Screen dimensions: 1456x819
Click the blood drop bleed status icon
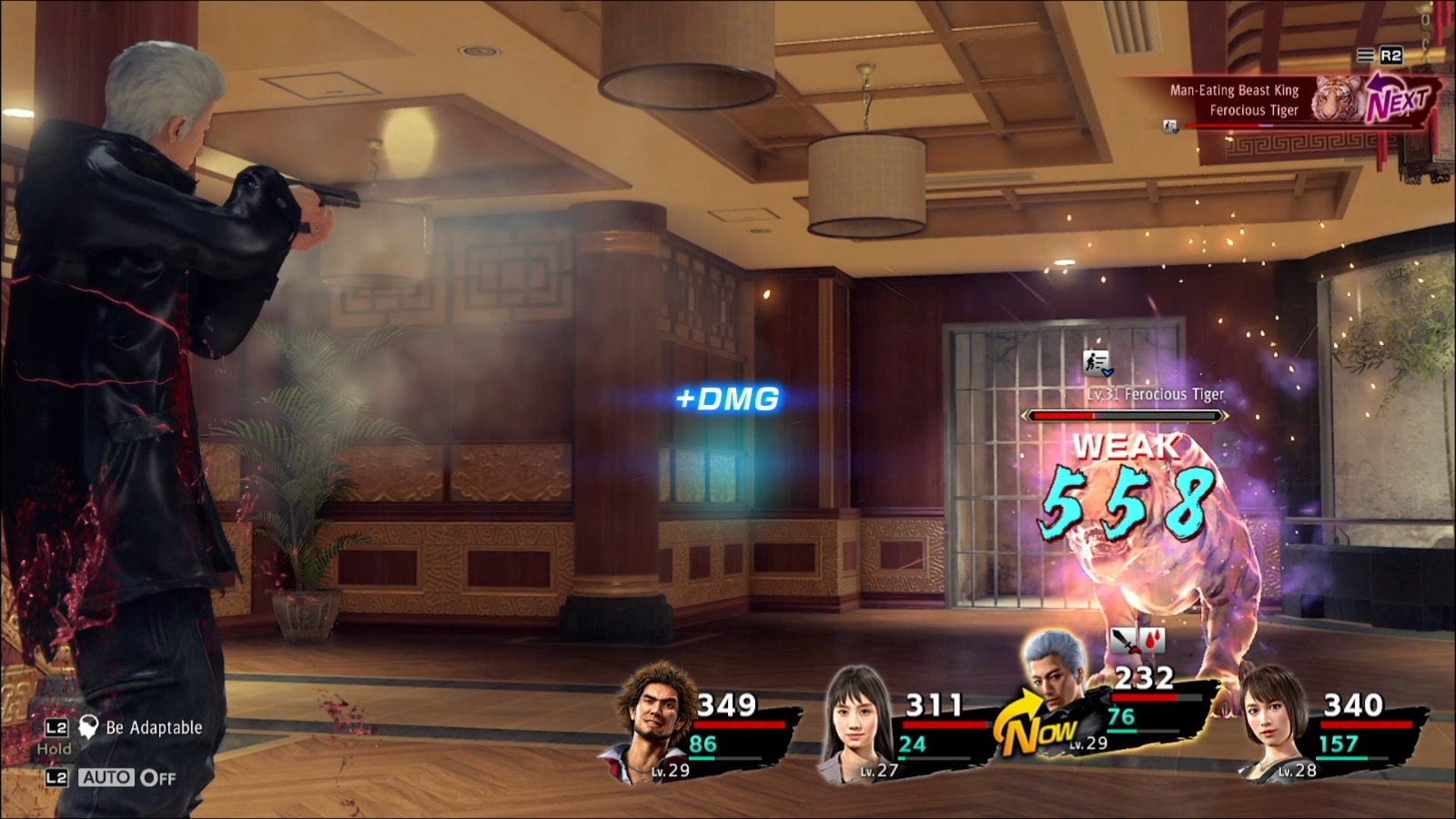click(x=1153, y=640)
